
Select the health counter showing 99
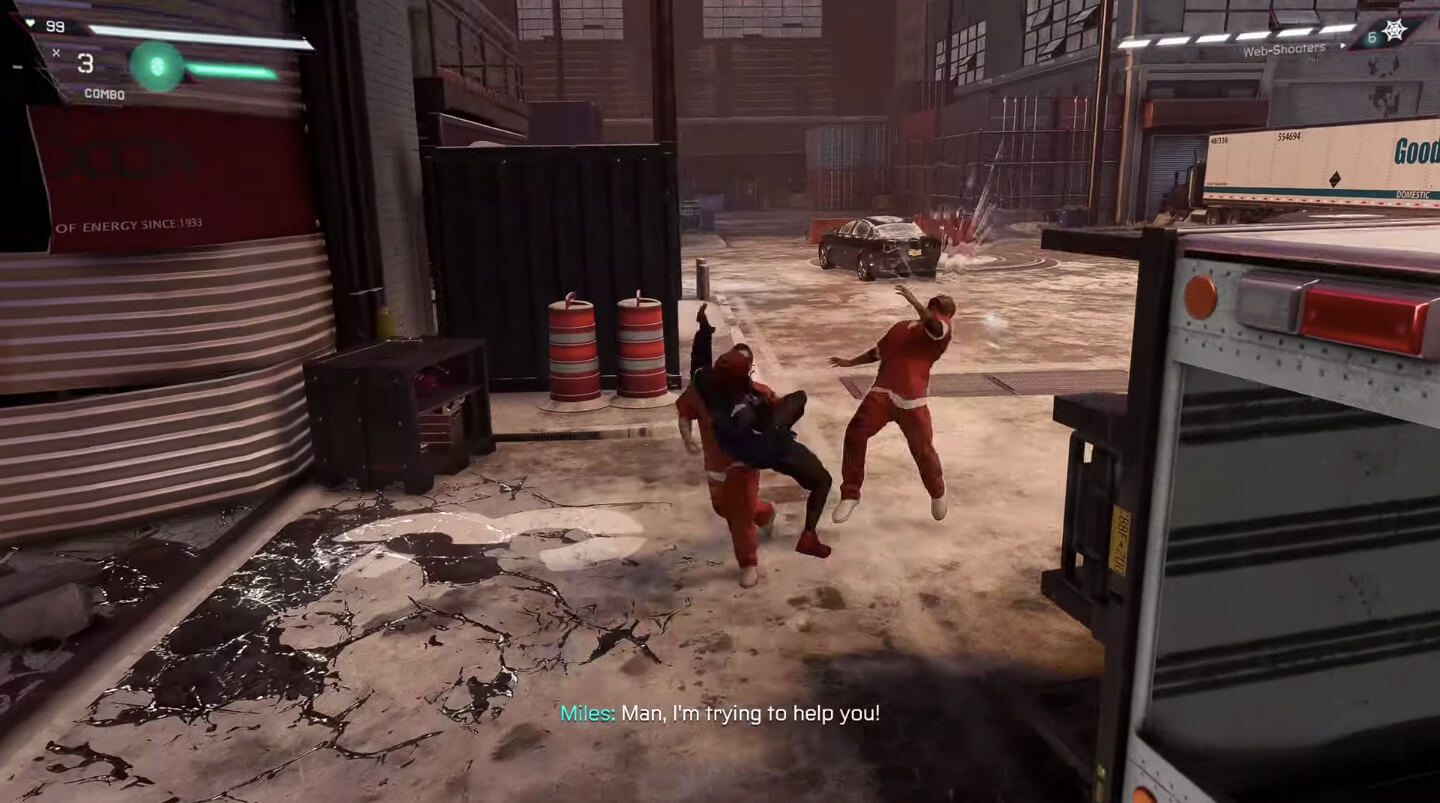(x=54, y=28)
